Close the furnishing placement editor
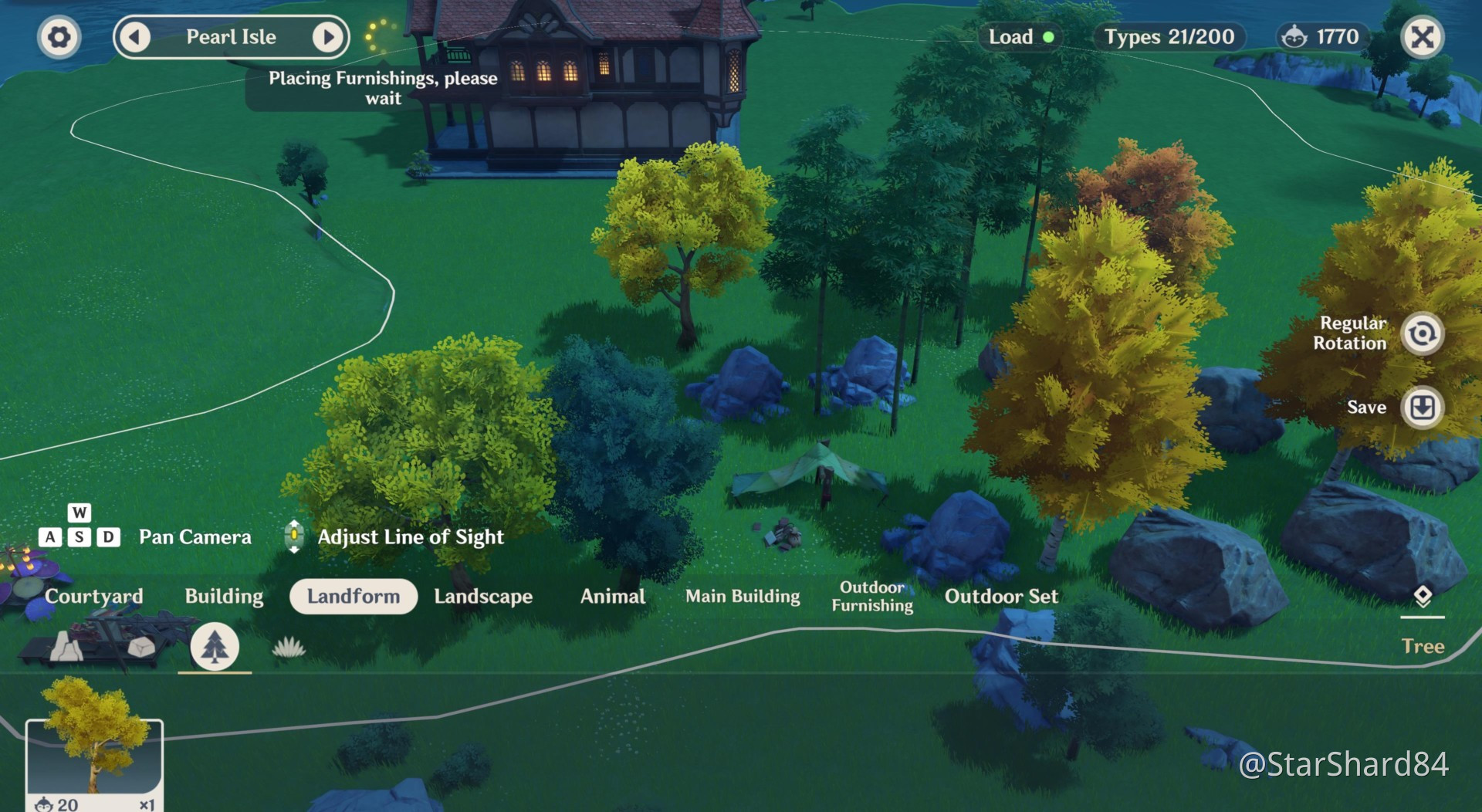 point(1422,37)
